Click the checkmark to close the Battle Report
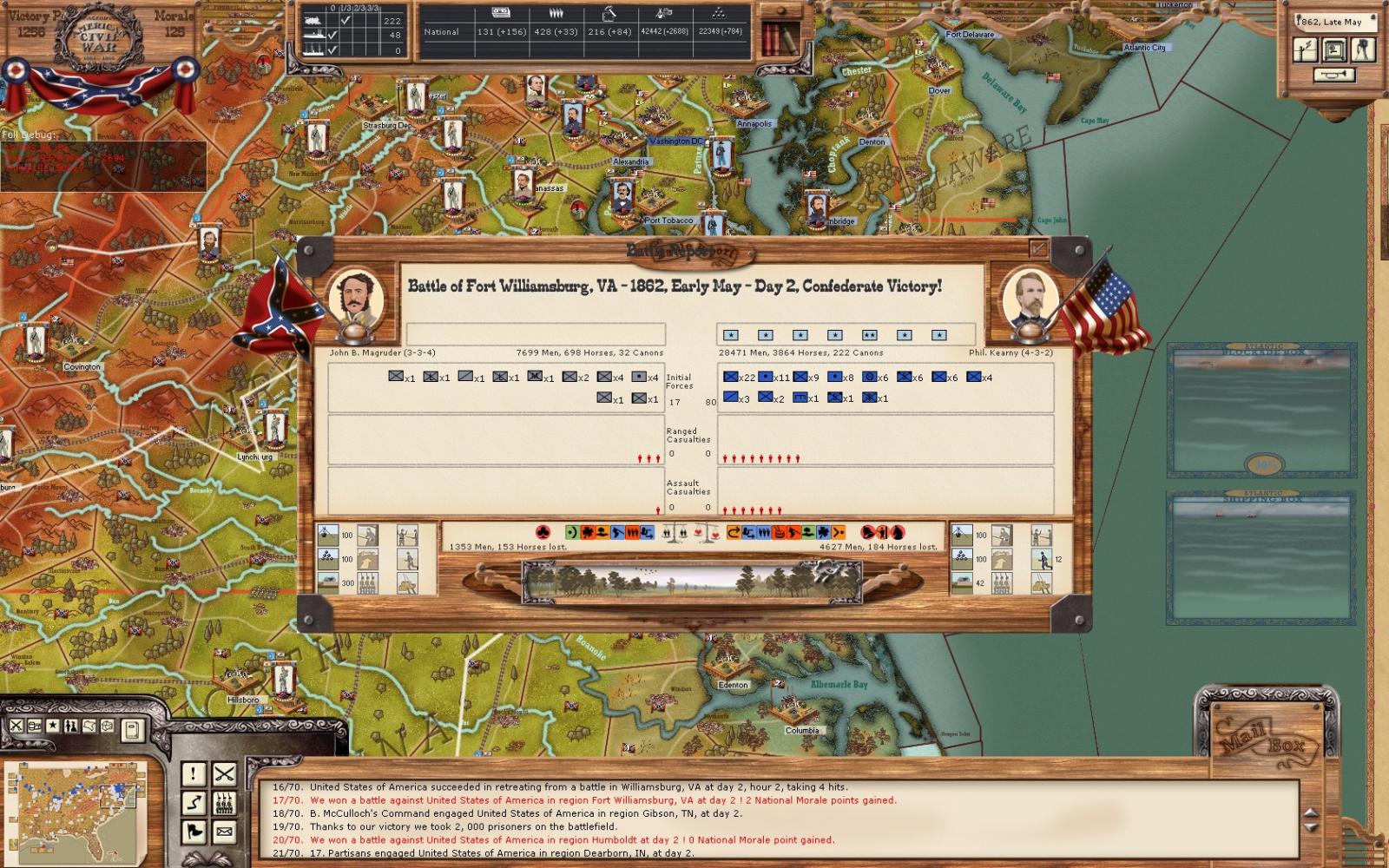The height and width of the screenshot is (868, 1389). 1038,247
